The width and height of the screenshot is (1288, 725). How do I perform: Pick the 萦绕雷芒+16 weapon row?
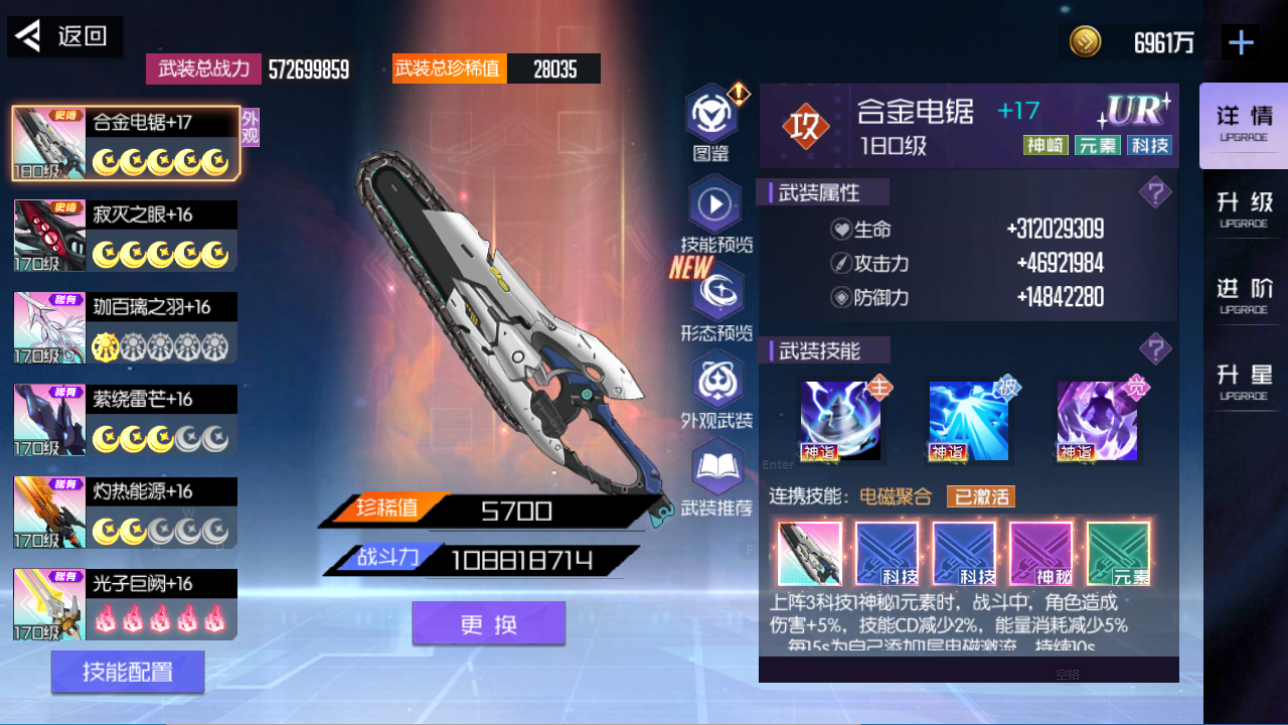click(126, 420)
